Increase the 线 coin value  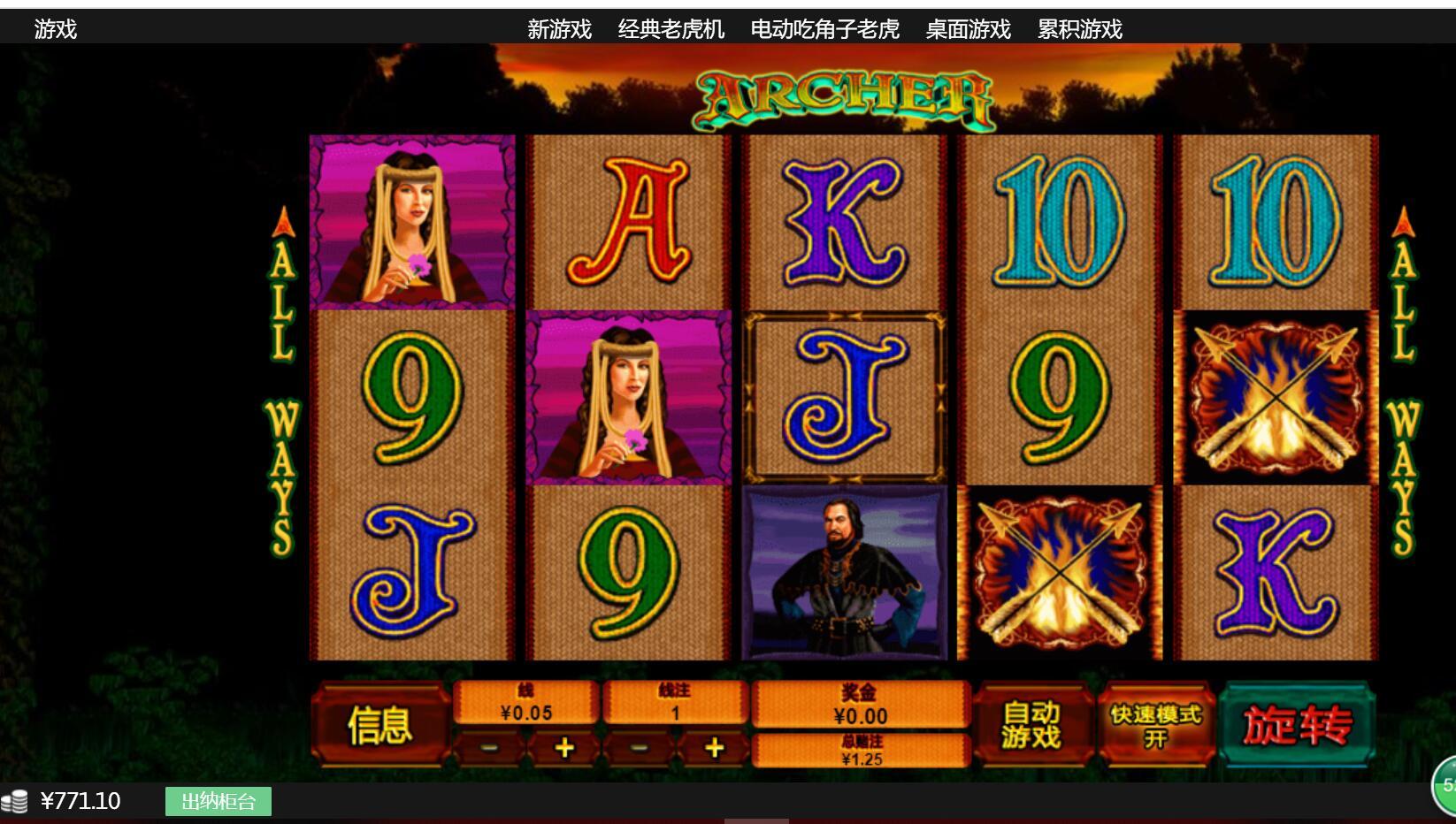coord(563,749)
